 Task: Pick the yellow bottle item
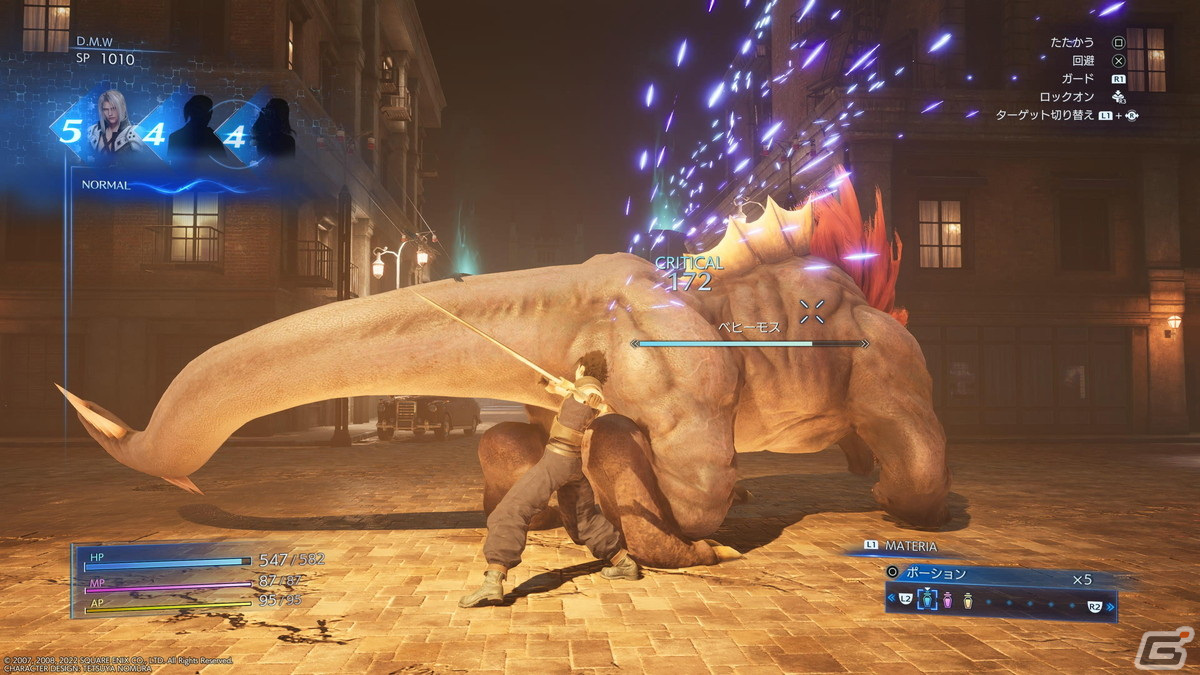coord(967,600)
